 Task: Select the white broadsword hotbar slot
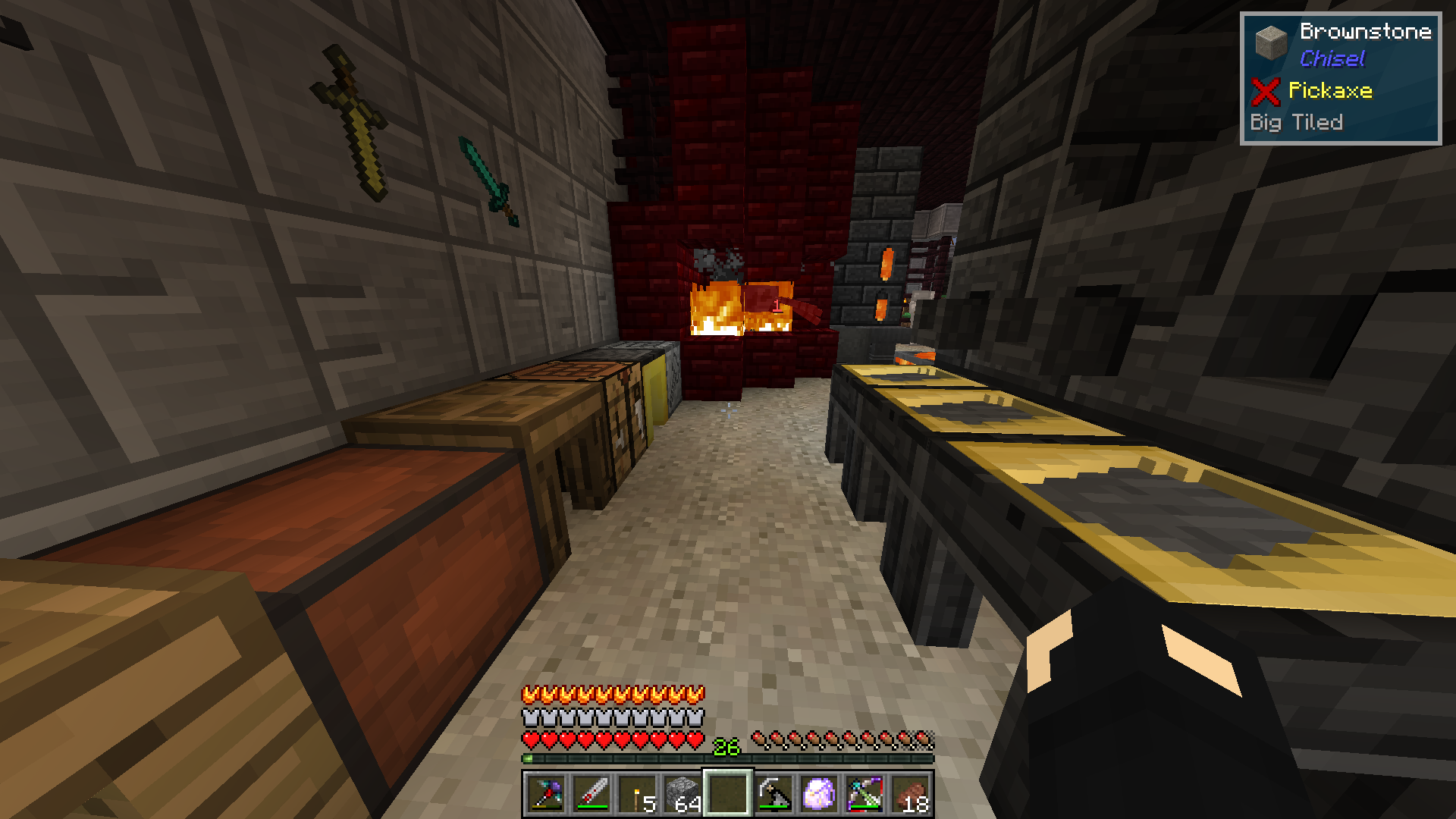(591, 794)
